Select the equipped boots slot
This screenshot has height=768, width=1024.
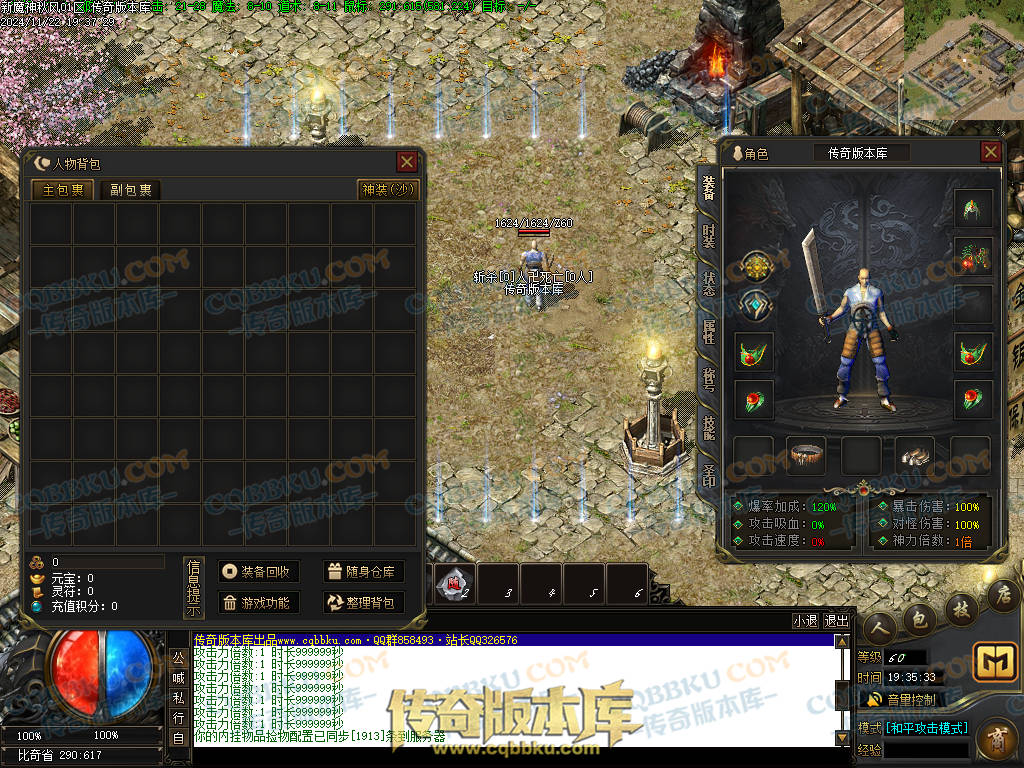(915, 455)
